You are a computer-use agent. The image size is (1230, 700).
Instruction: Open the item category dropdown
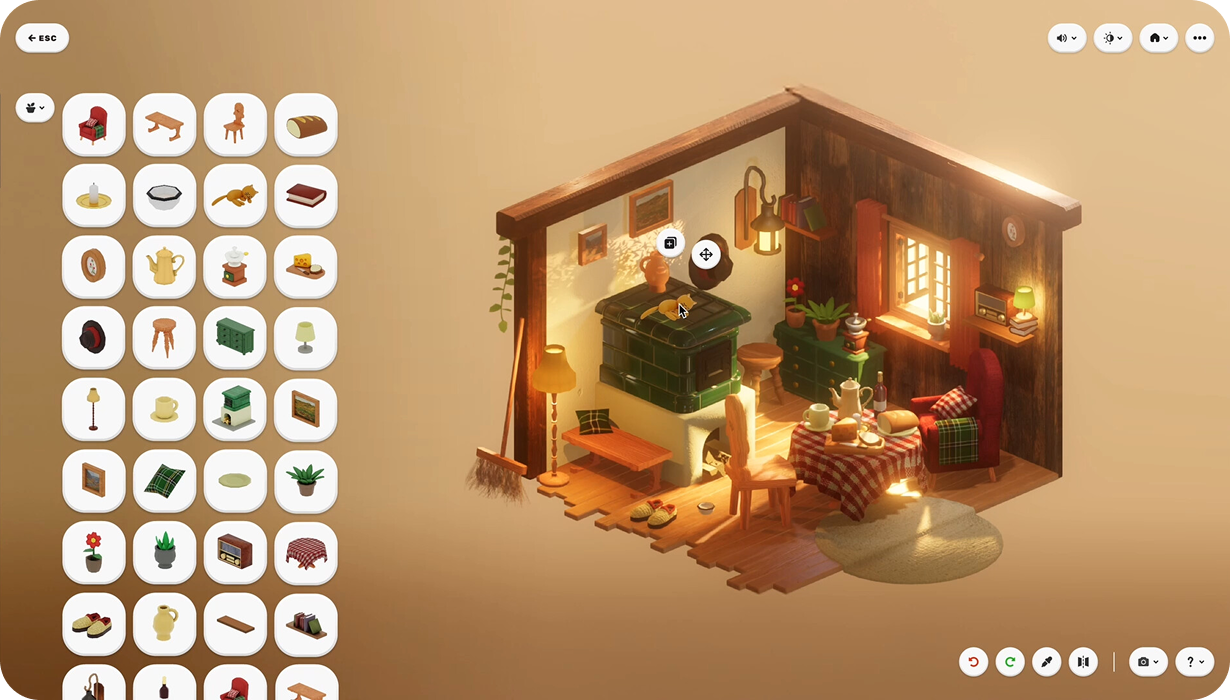tap(35, 108)
